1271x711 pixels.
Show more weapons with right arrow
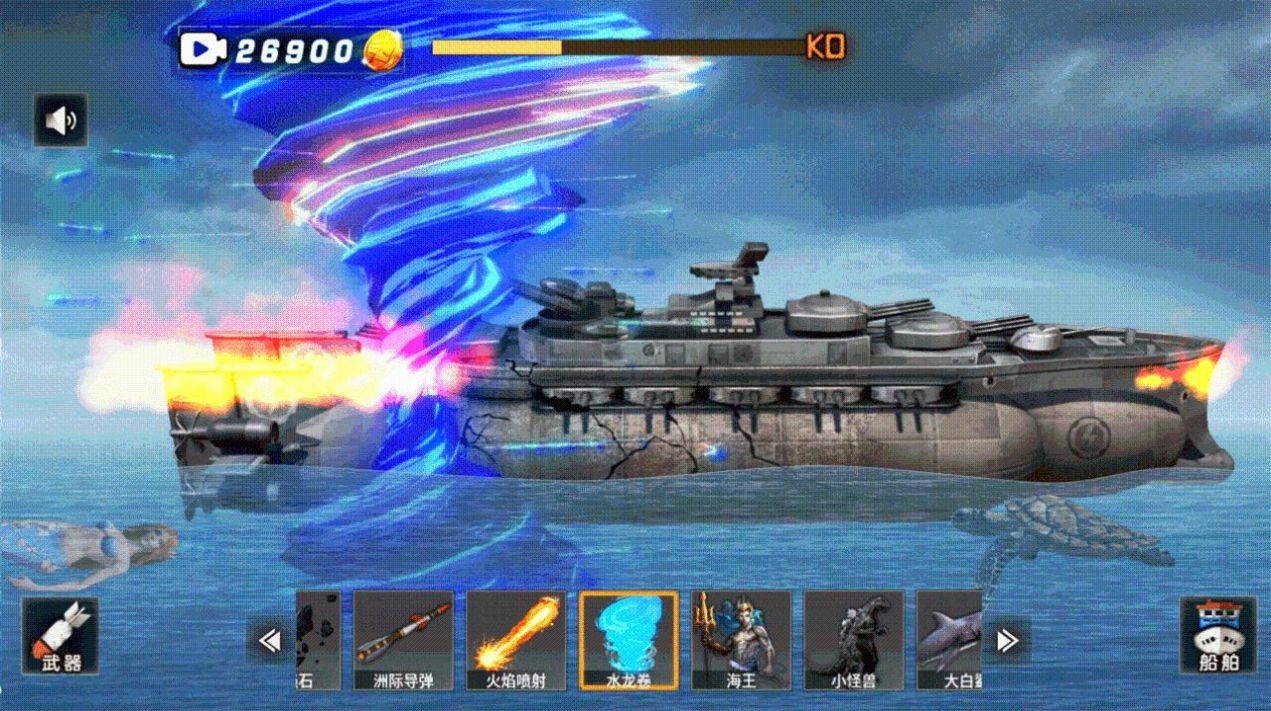click(x=1007, y=640)
